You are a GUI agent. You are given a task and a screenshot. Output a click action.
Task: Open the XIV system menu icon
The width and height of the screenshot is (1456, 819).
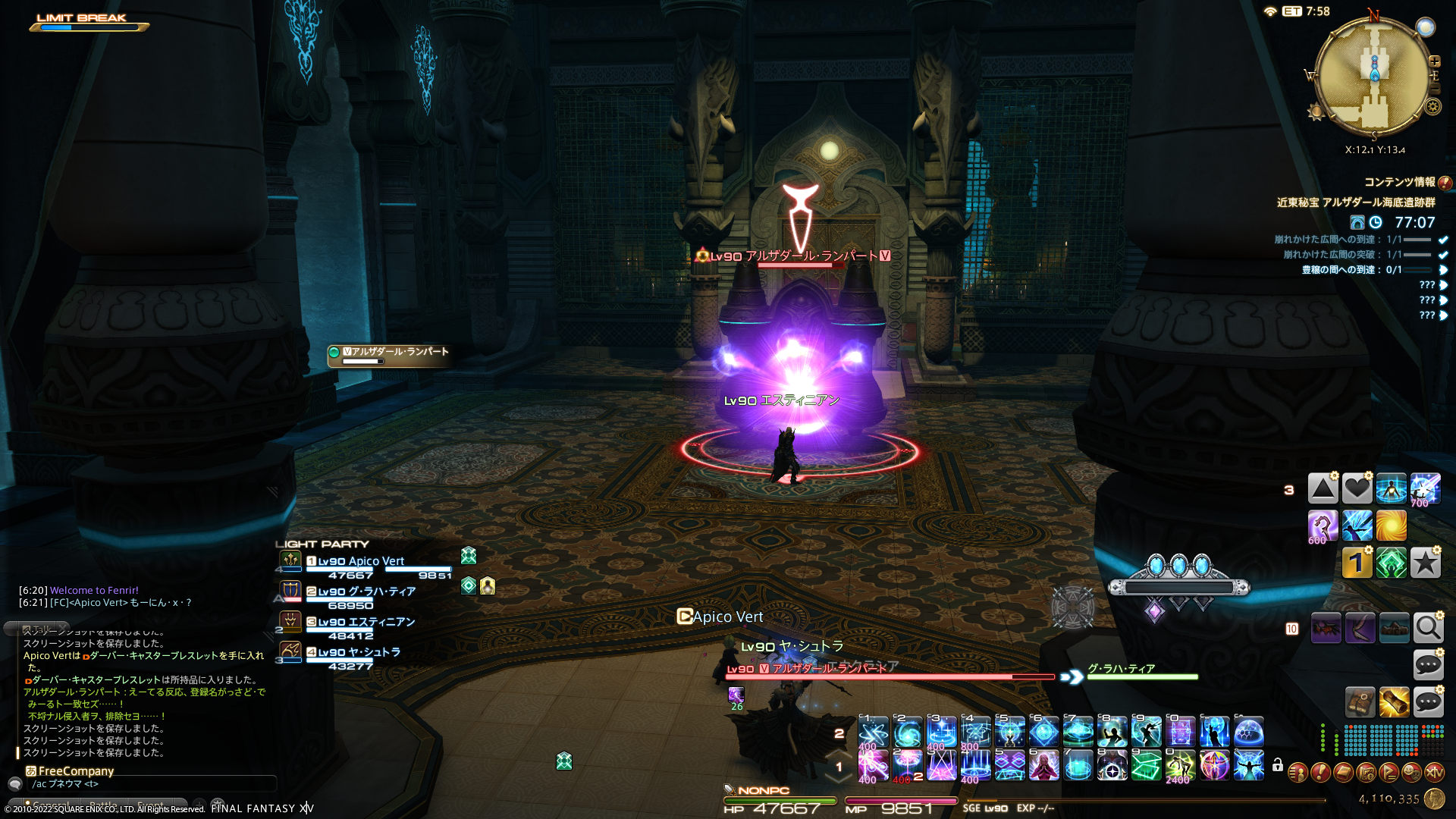[1433, 773]
